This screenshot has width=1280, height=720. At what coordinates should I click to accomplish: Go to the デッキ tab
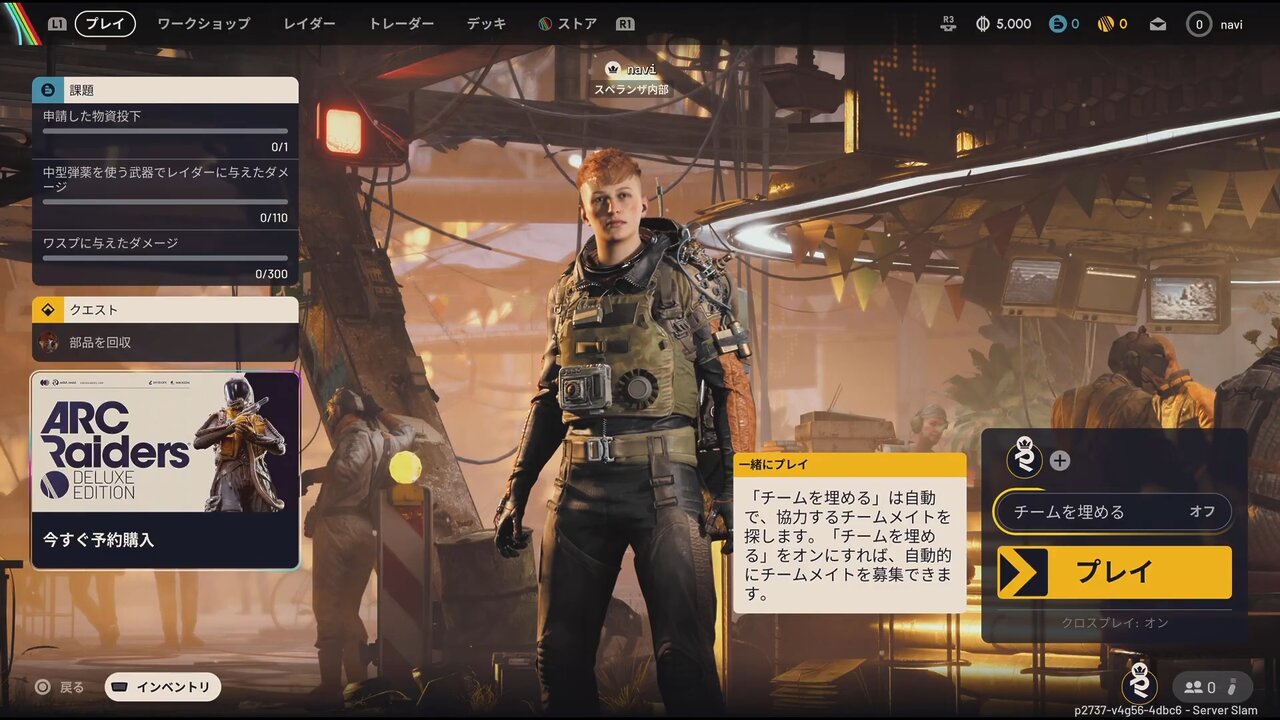pos(486,24)
